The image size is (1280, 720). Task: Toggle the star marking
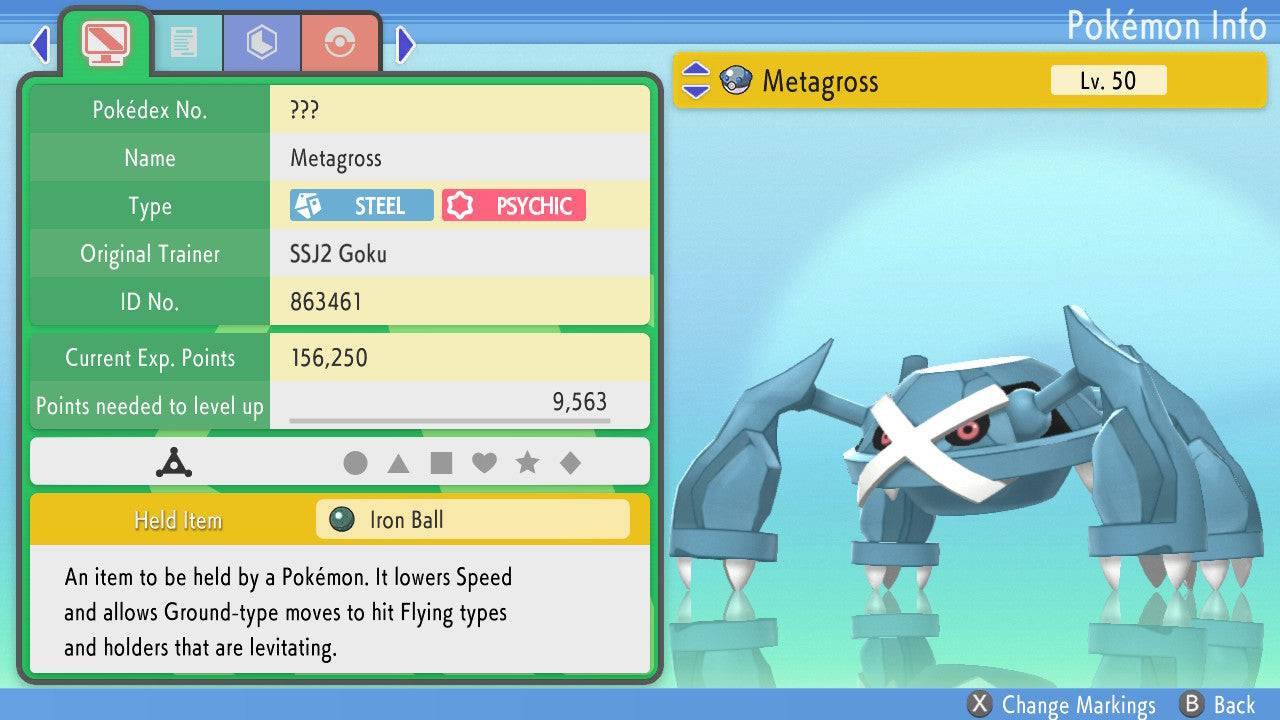527,463
